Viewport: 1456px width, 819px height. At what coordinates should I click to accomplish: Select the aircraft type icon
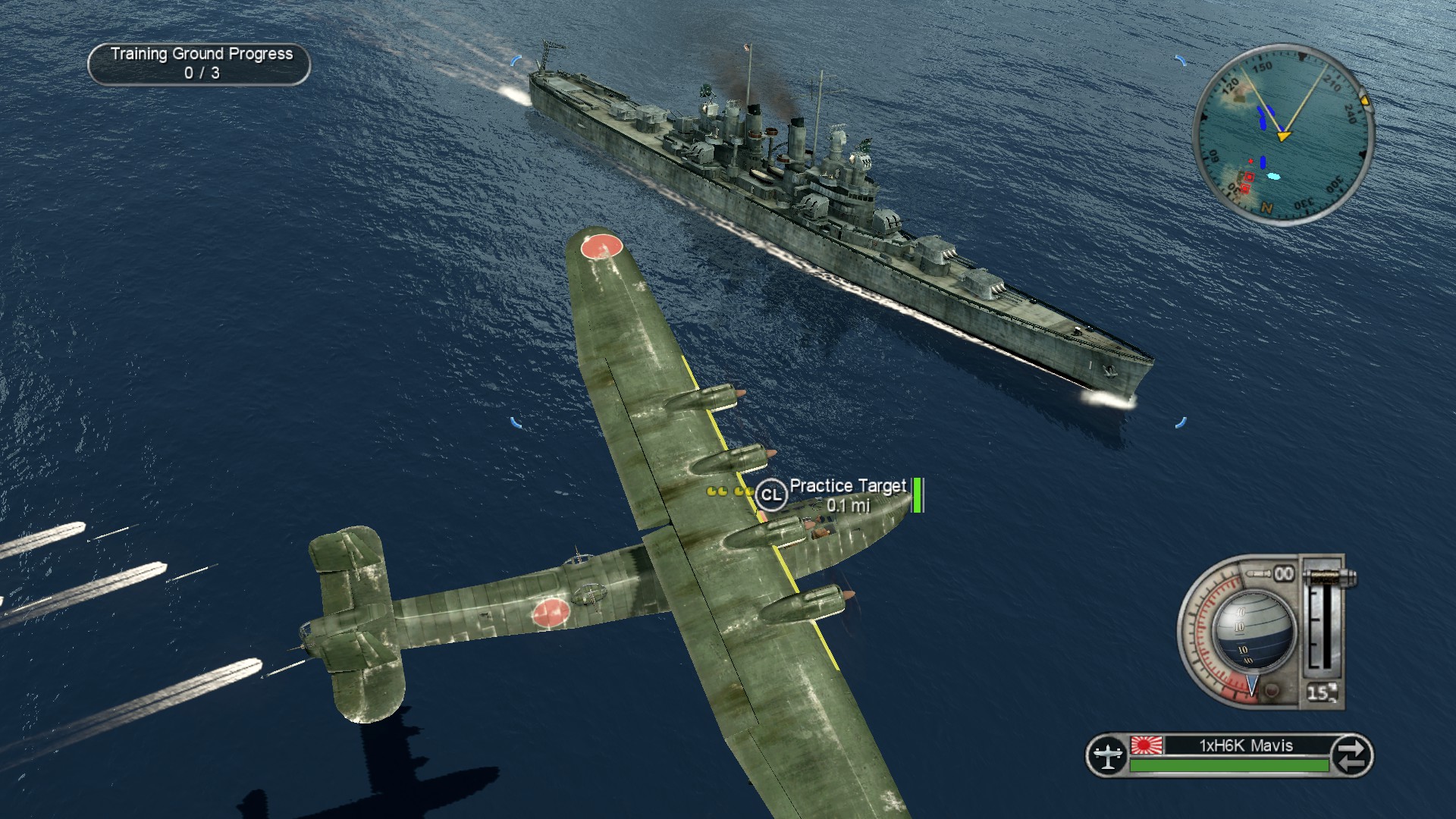click(1107, 755)
